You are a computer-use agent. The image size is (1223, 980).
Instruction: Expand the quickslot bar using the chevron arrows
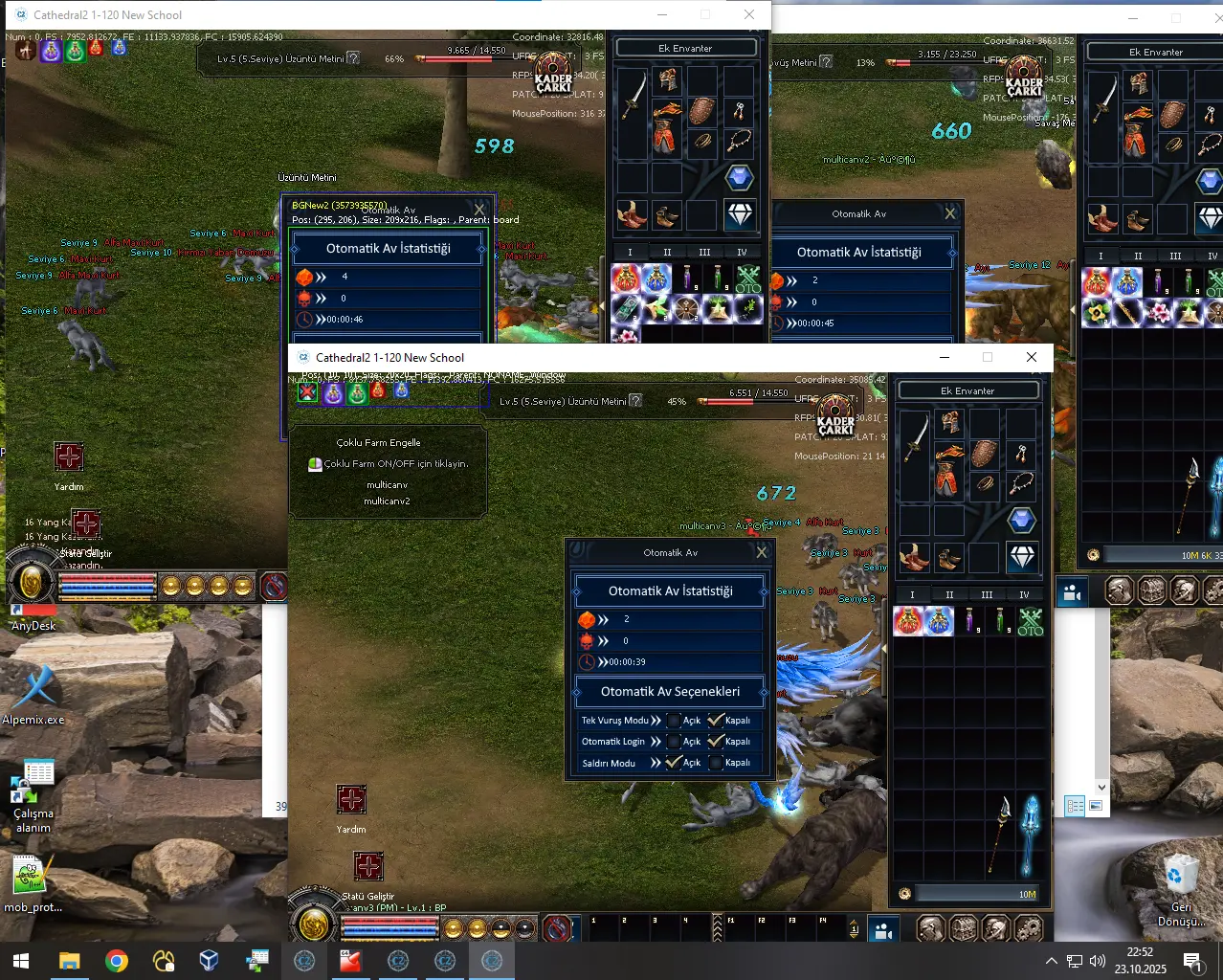click(x=717, y=927)
